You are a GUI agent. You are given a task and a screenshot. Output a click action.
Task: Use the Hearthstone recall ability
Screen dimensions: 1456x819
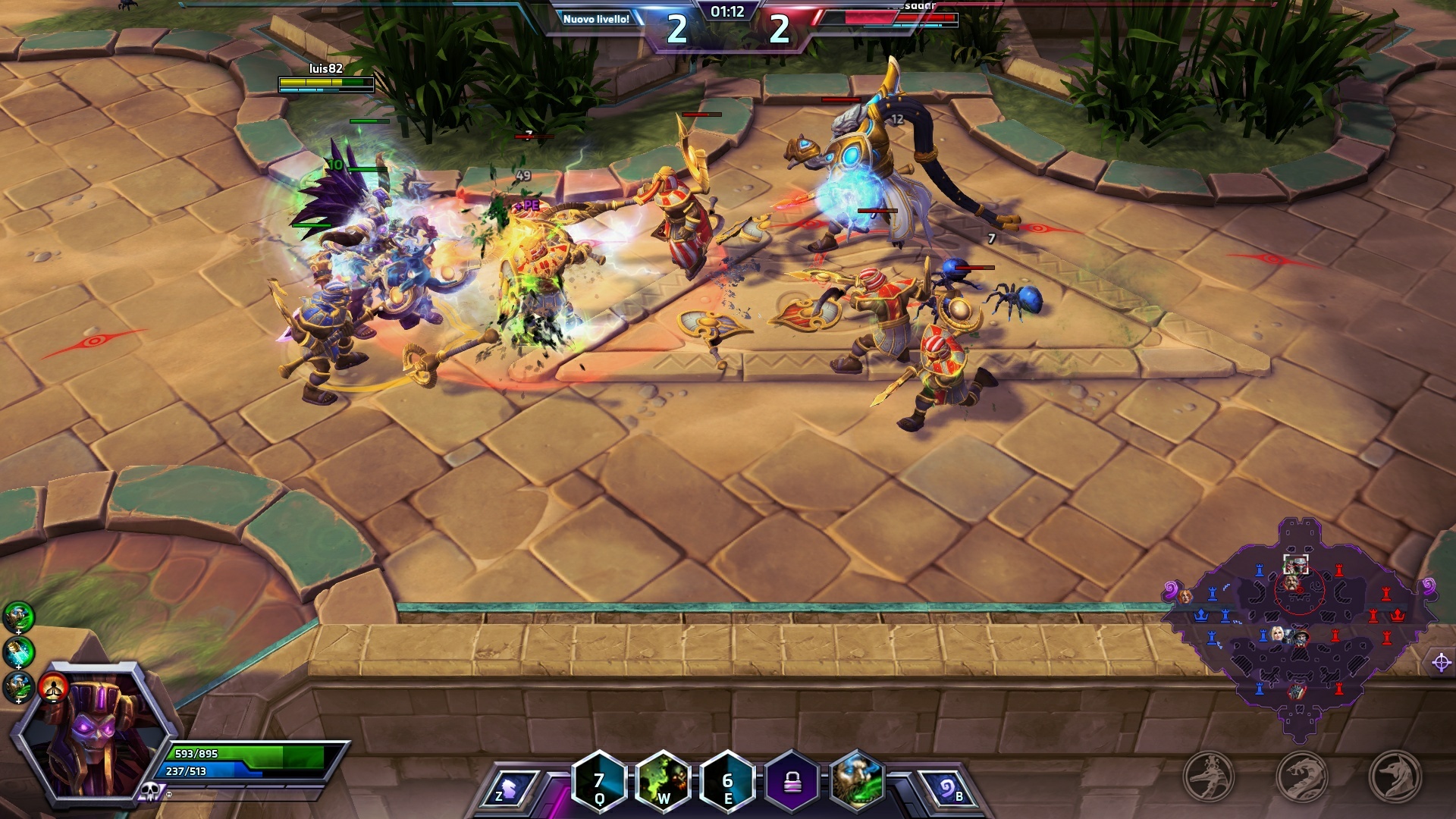point(947,789)
